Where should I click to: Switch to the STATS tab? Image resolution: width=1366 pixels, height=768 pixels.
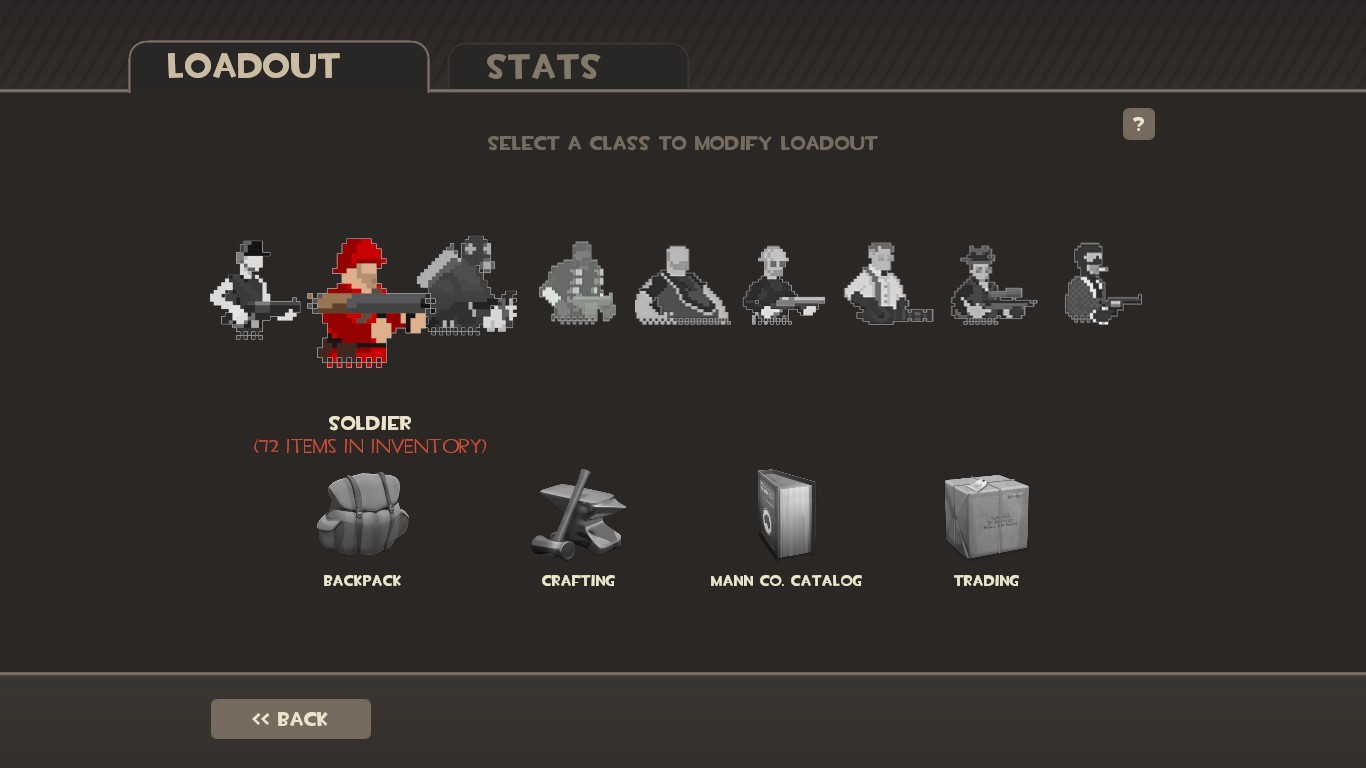pyautogui.click(x=543, y=67)
